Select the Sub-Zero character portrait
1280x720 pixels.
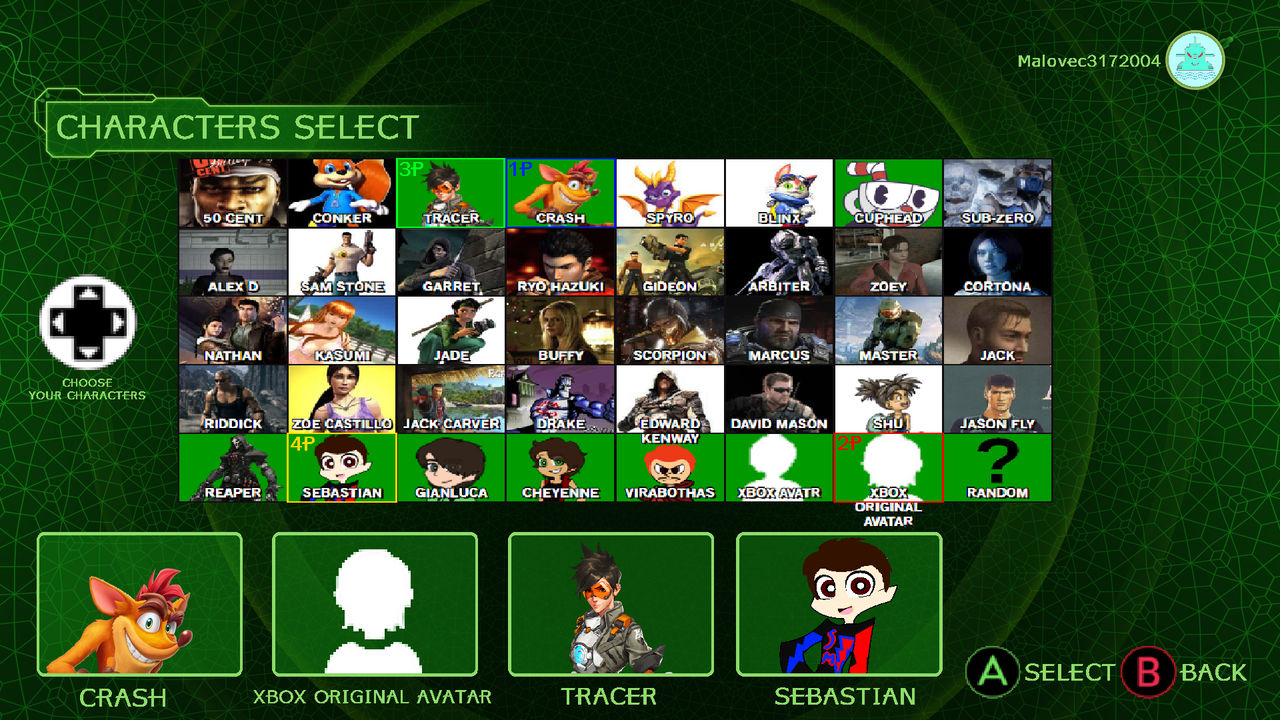click(998, 192)
